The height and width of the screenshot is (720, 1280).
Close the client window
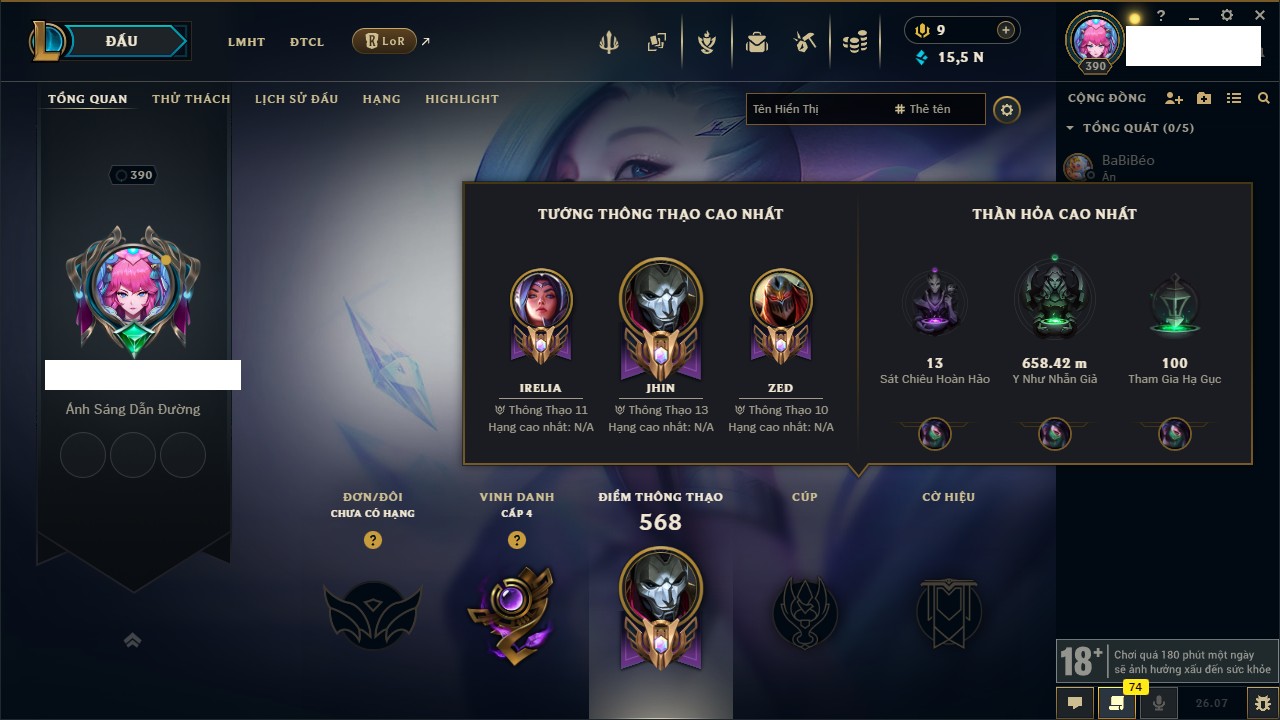click(1257, 16)
